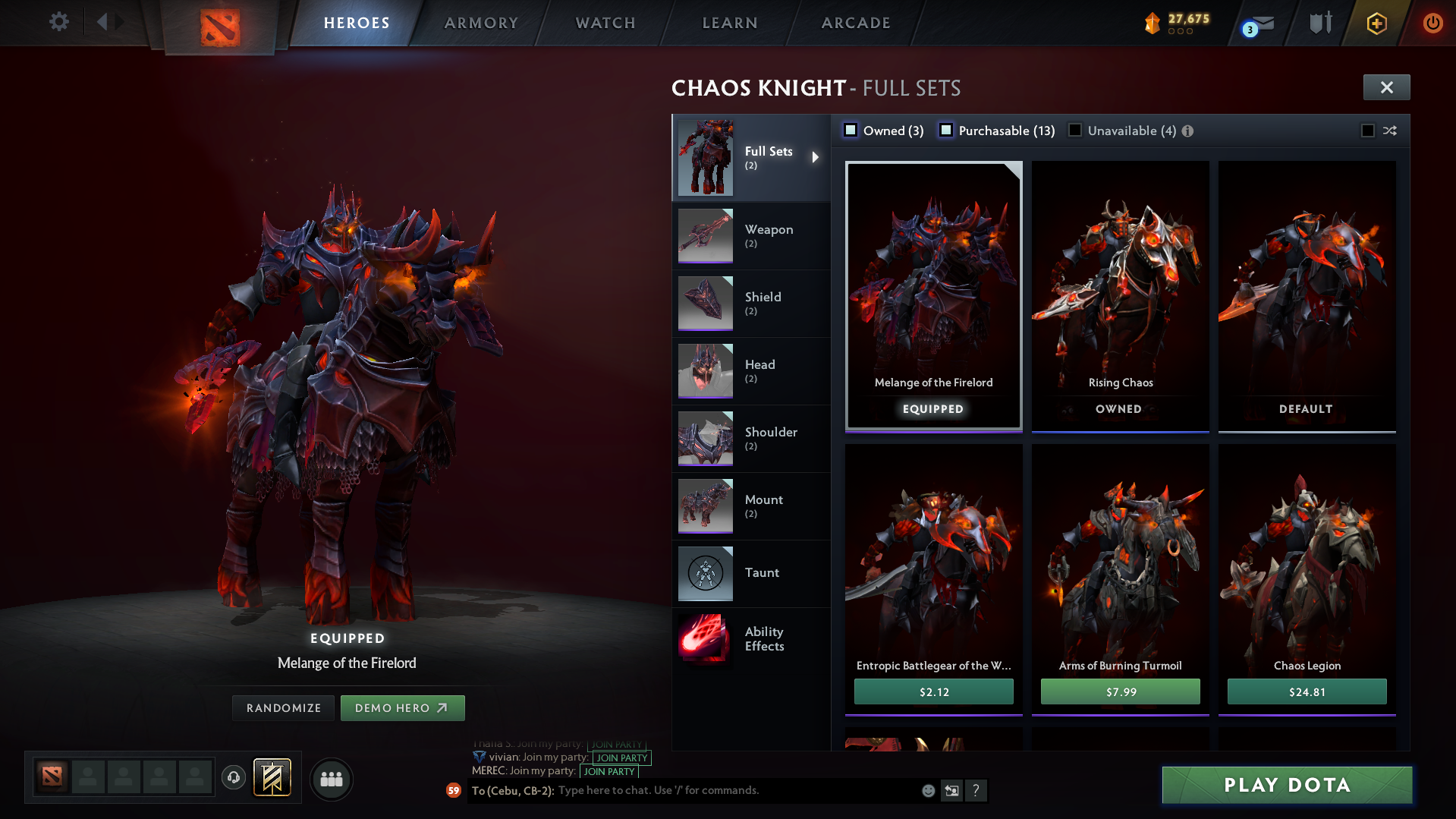Viewport: 1456px width, 819px height.
Task: Switch to the ARCADE tab
Action: coord(855,23)
